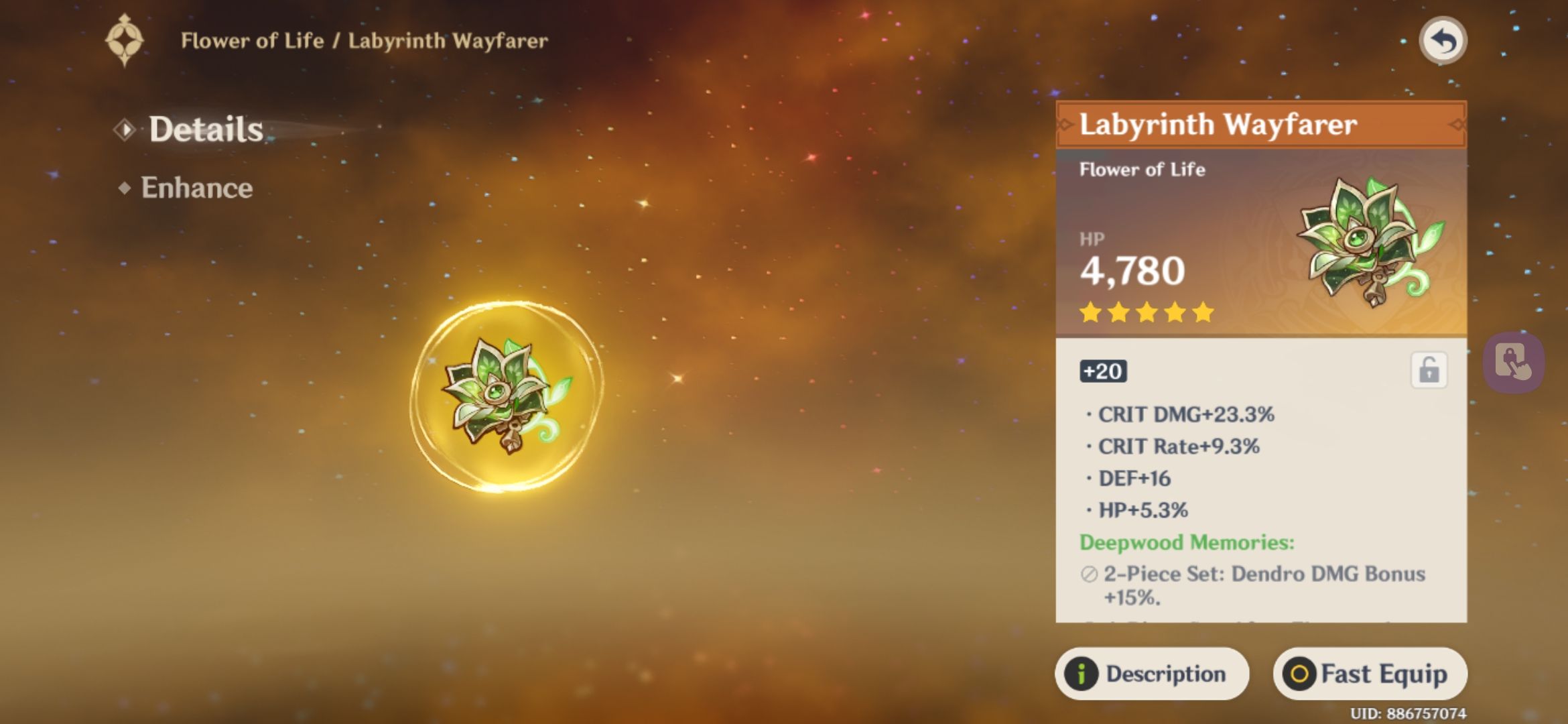The width and height of the screenshot is (1568, 724).
Task: Open the artifact Description
Action: click(x=1151, y=674)
